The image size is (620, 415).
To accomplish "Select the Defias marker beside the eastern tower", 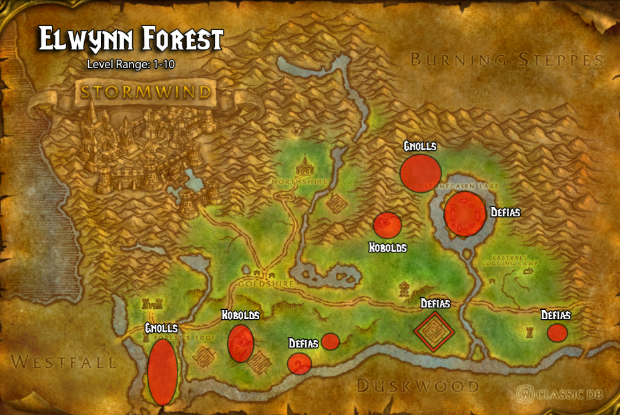I will [x=557, y=333].
